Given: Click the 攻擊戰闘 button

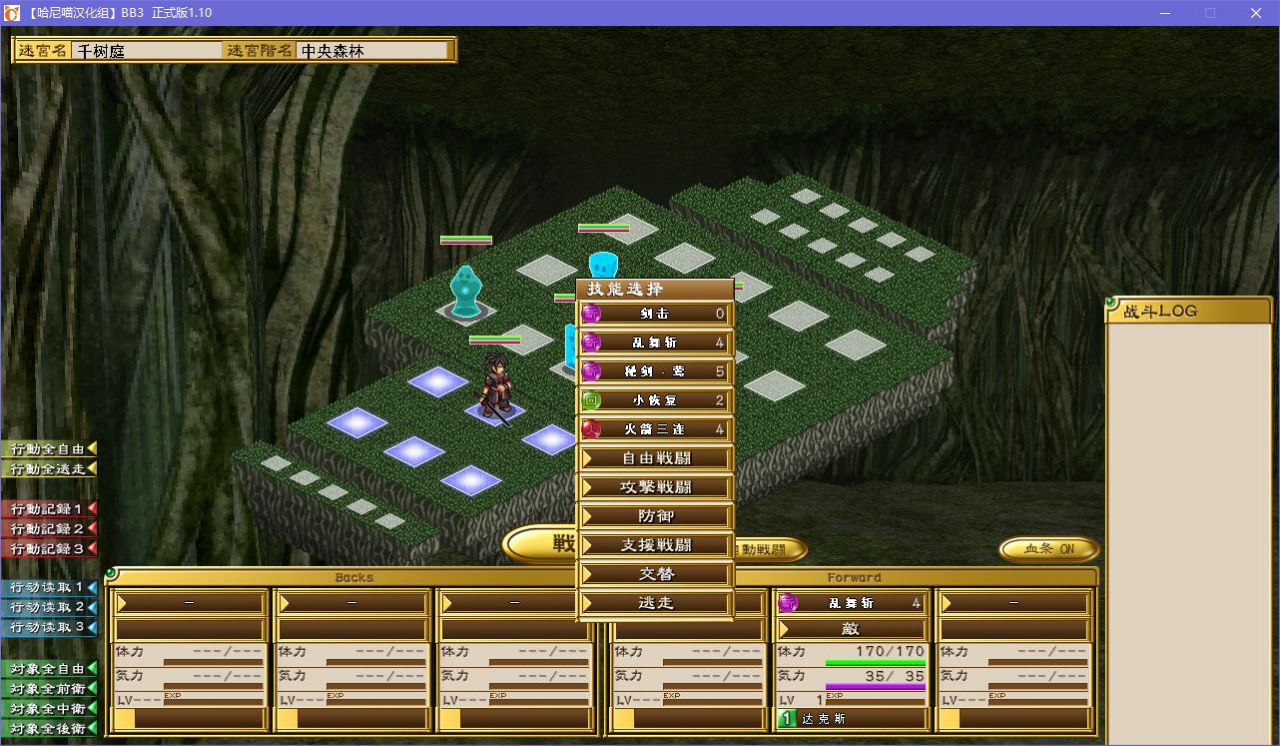Looking at the screenshot, I should pyautogui.click(x=655, y=487).
